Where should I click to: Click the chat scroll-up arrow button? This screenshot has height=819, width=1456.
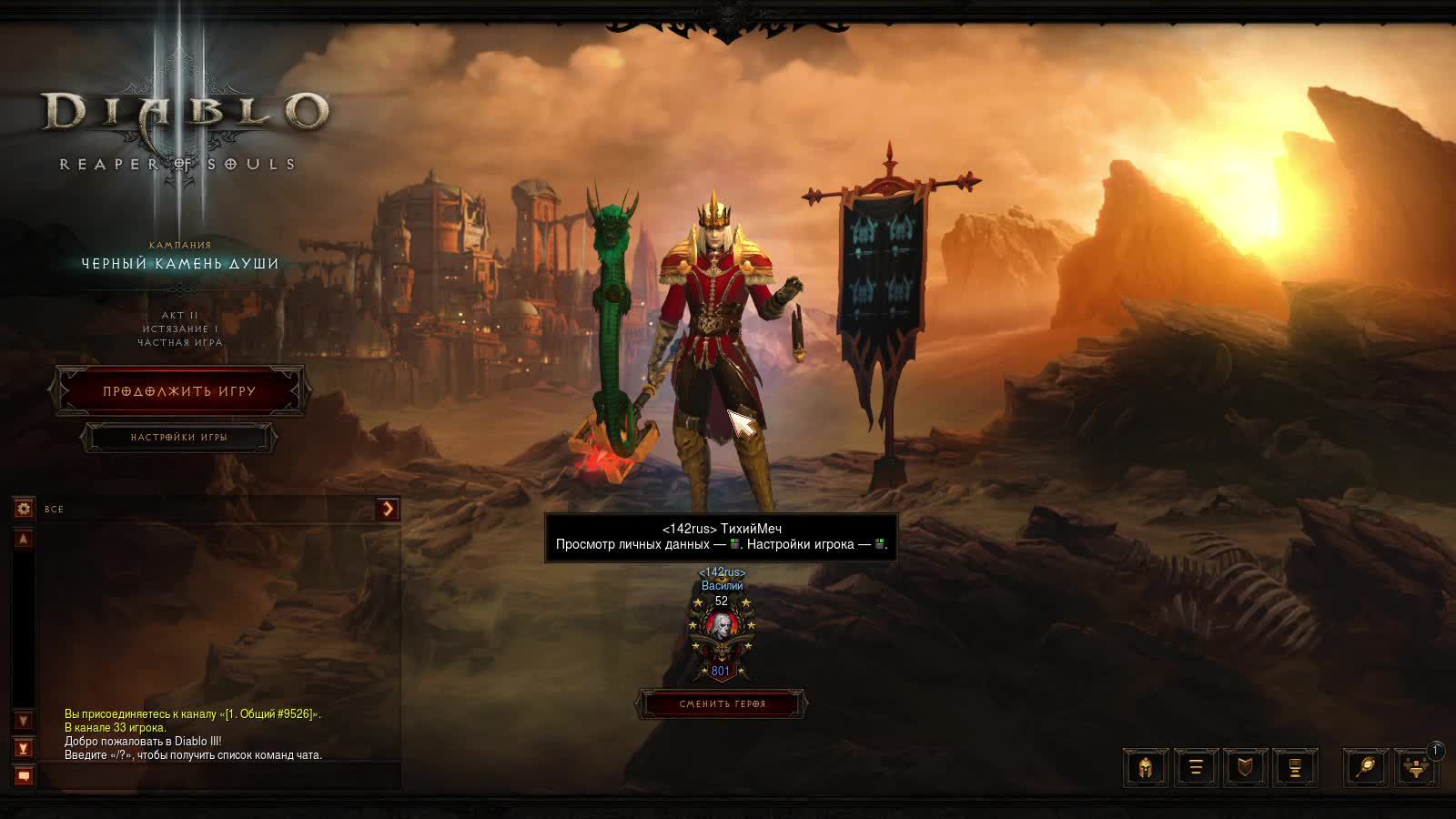click(x=24, y=540)
